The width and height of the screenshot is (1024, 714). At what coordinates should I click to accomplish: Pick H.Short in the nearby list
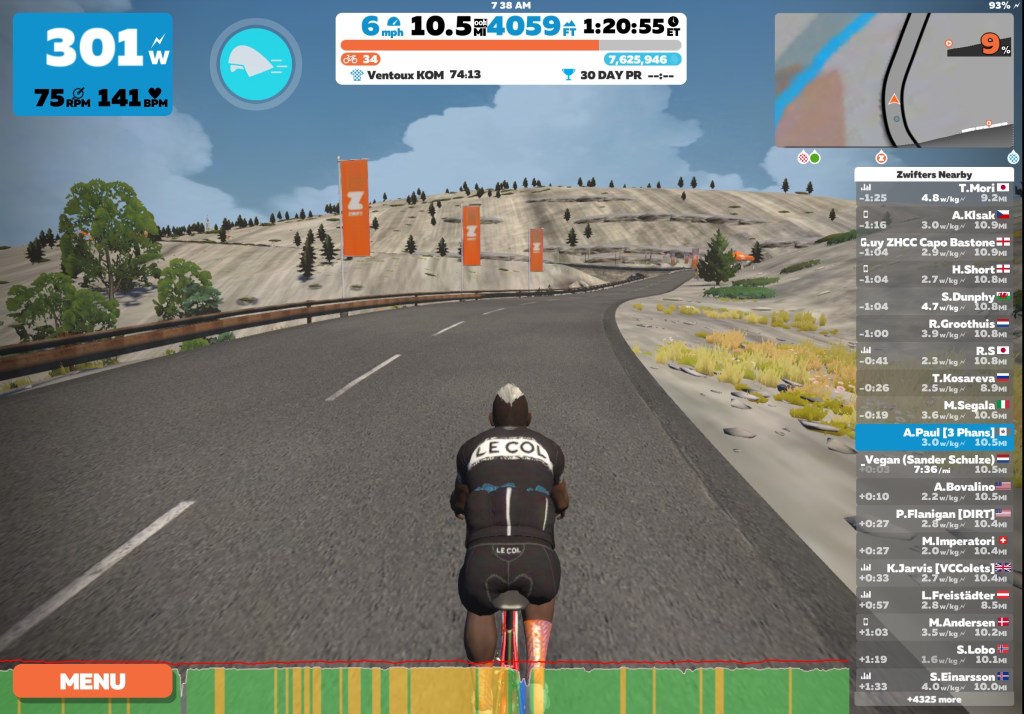(934, 274)
